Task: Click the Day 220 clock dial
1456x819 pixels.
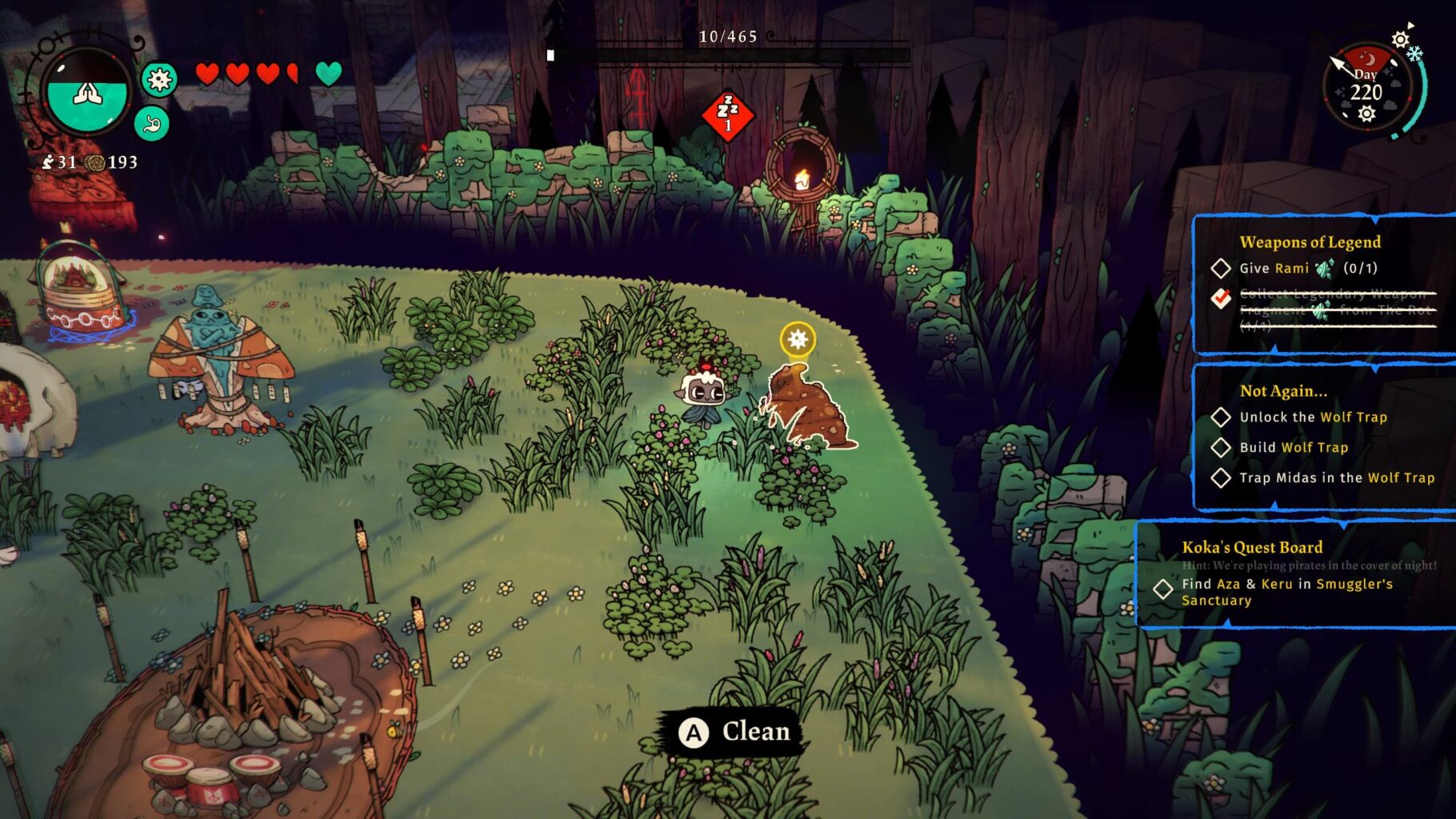Action: (x=1366, y=90)
